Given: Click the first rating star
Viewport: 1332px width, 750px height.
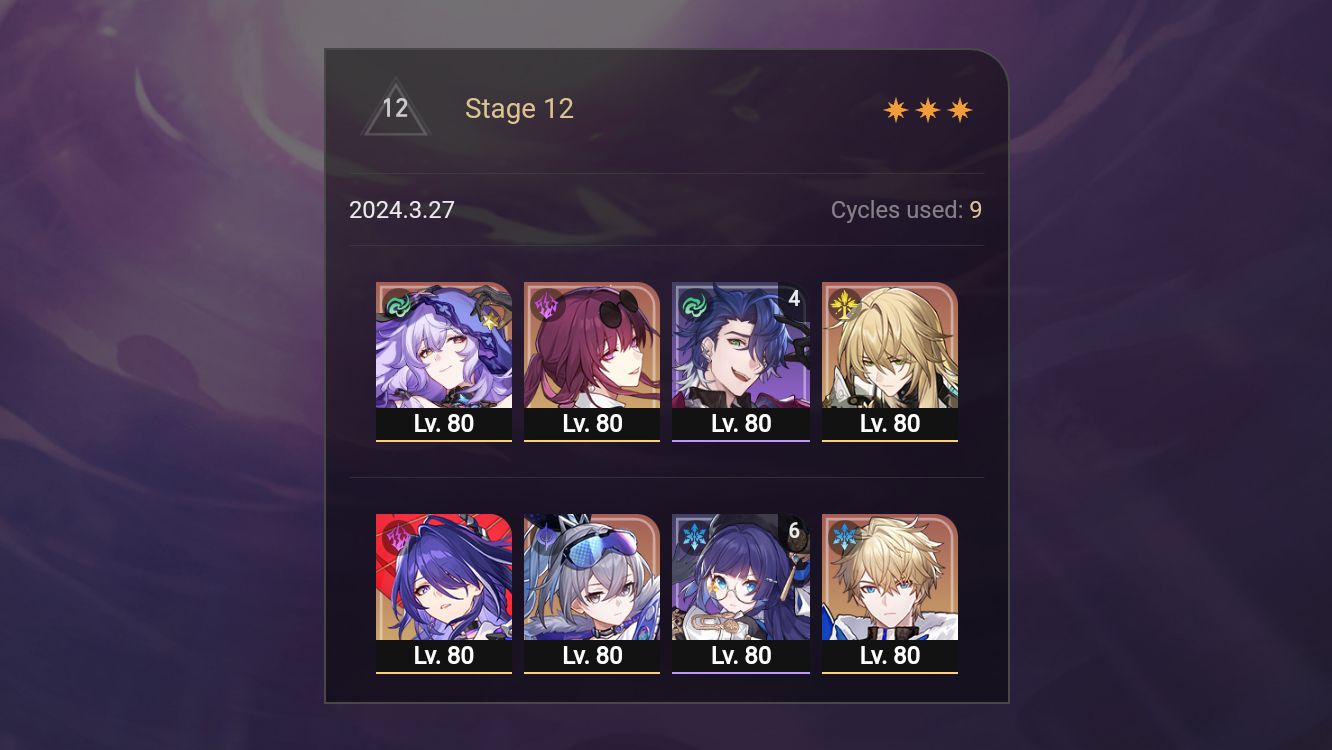Looking at the screenshot, I should (x=894, y=108).
